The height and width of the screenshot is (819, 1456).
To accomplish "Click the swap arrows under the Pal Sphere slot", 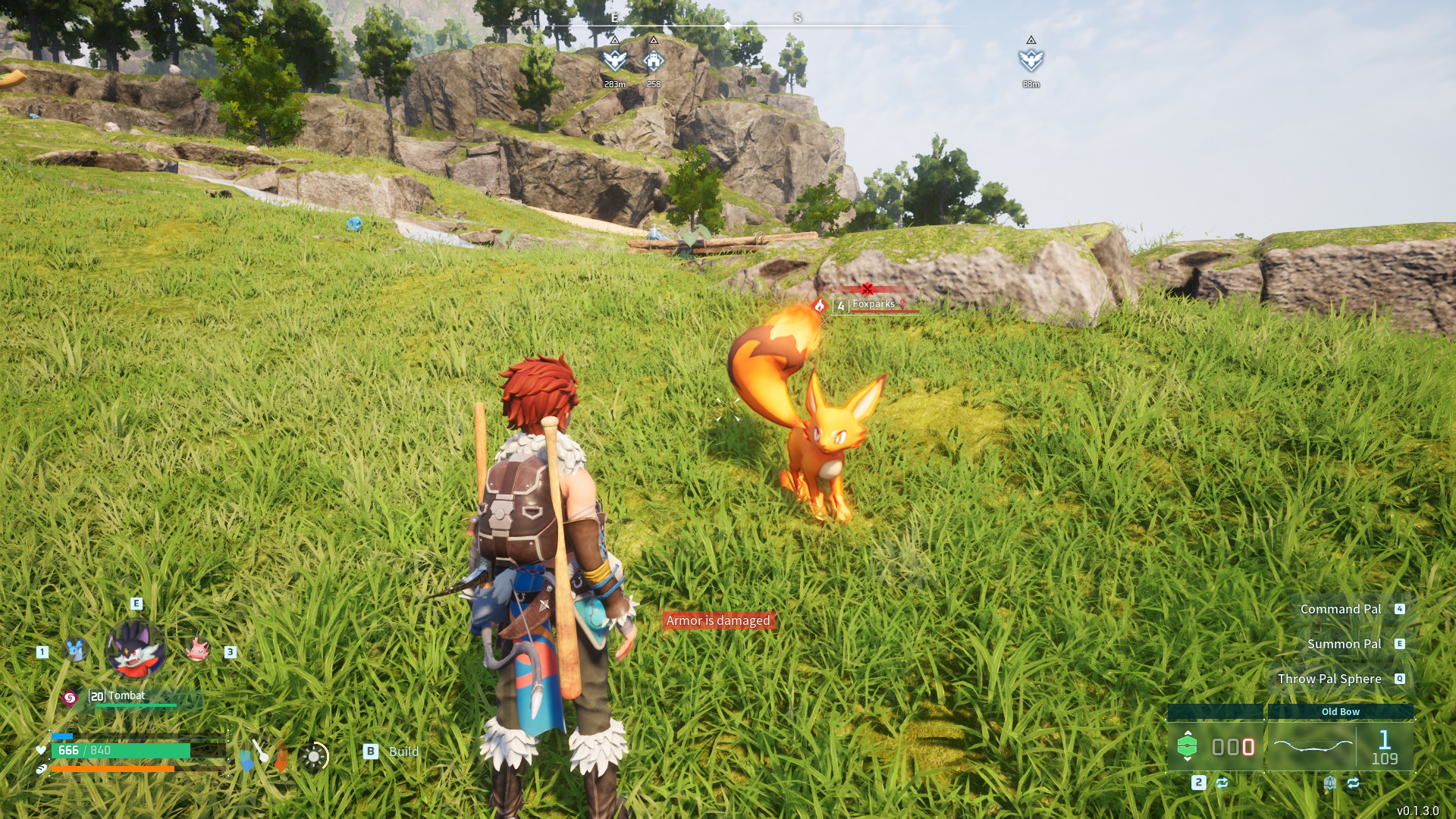I will click(1222, 783).
